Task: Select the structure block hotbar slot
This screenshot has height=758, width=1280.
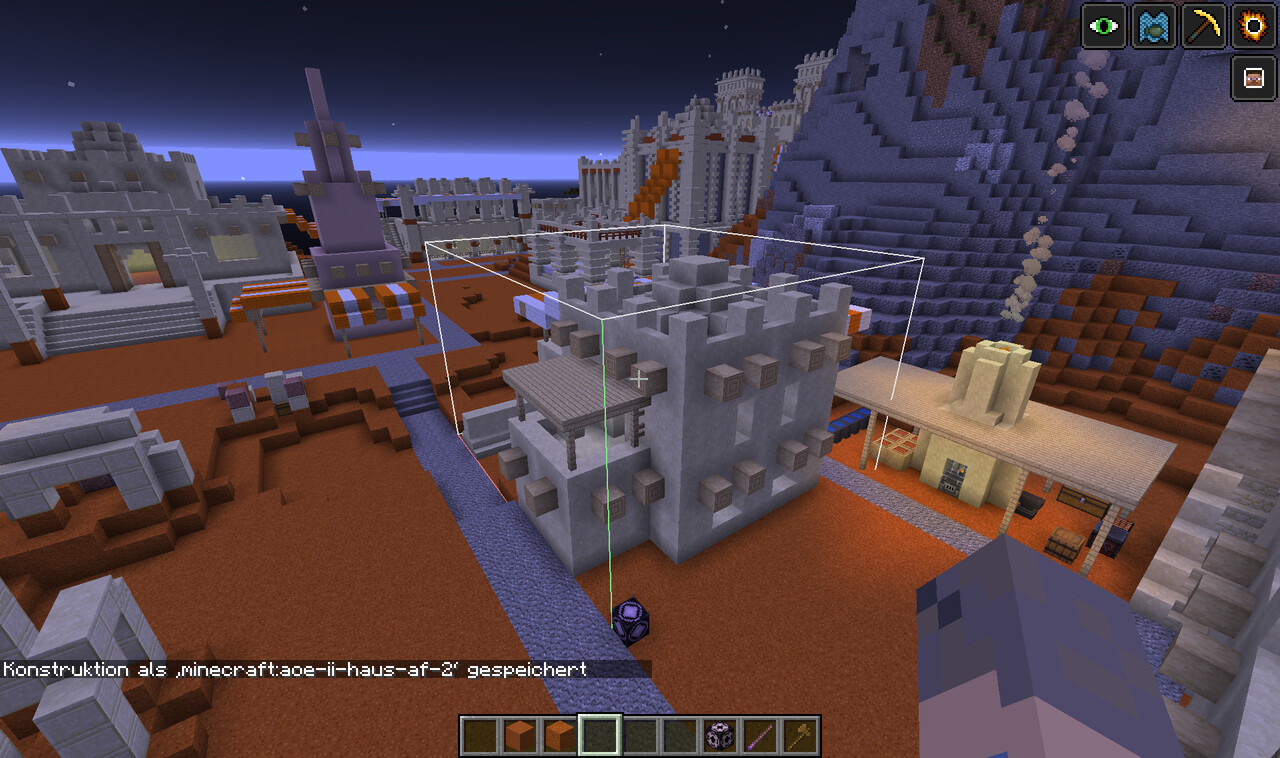Action: pyautogui.click(x=720, y=736)
